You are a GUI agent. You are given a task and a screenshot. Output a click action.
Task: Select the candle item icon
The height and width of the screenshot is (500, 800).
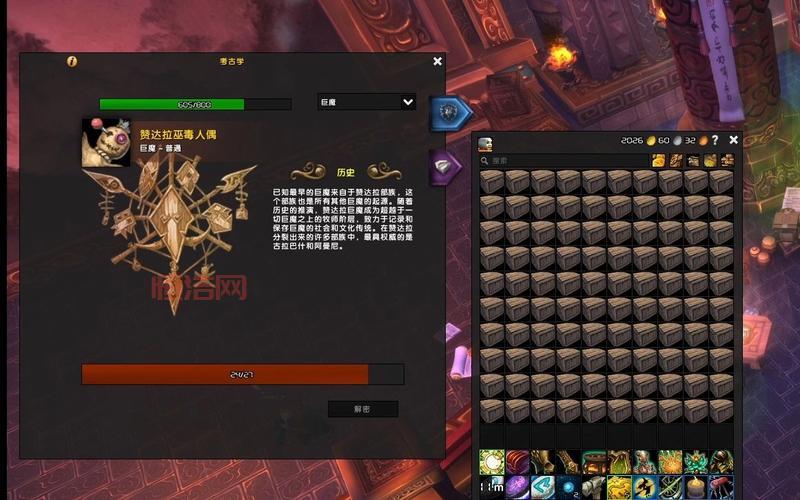(695, 487)
